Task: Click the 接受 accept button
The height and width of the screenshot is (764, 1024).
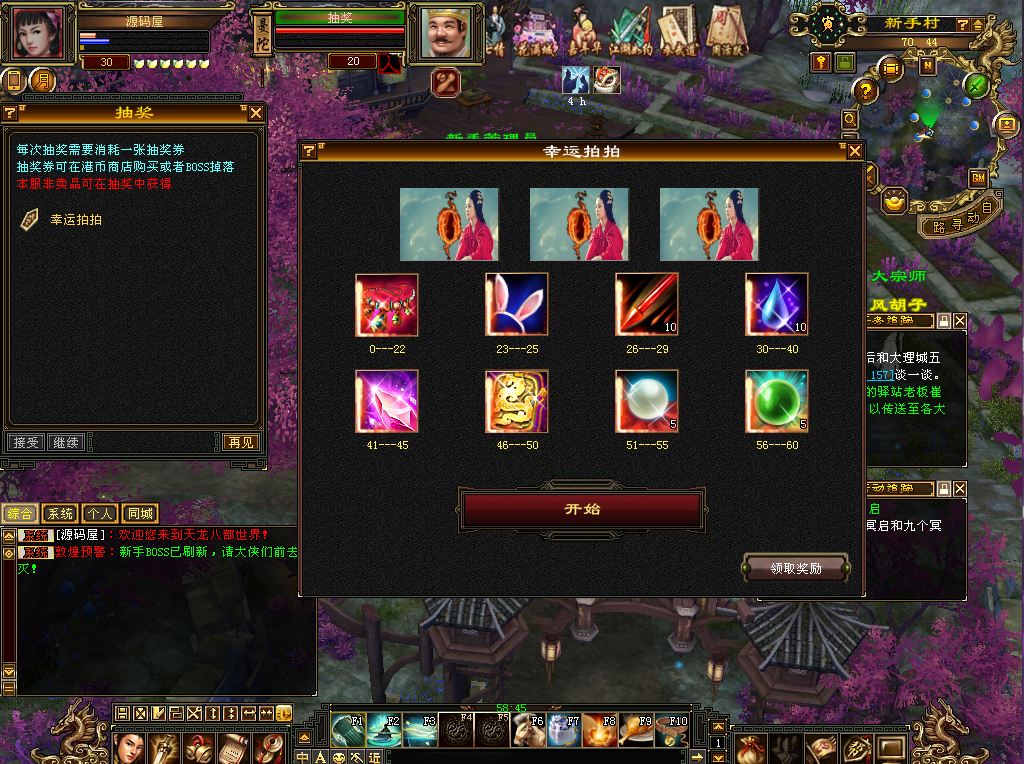Action: (25, 442)
